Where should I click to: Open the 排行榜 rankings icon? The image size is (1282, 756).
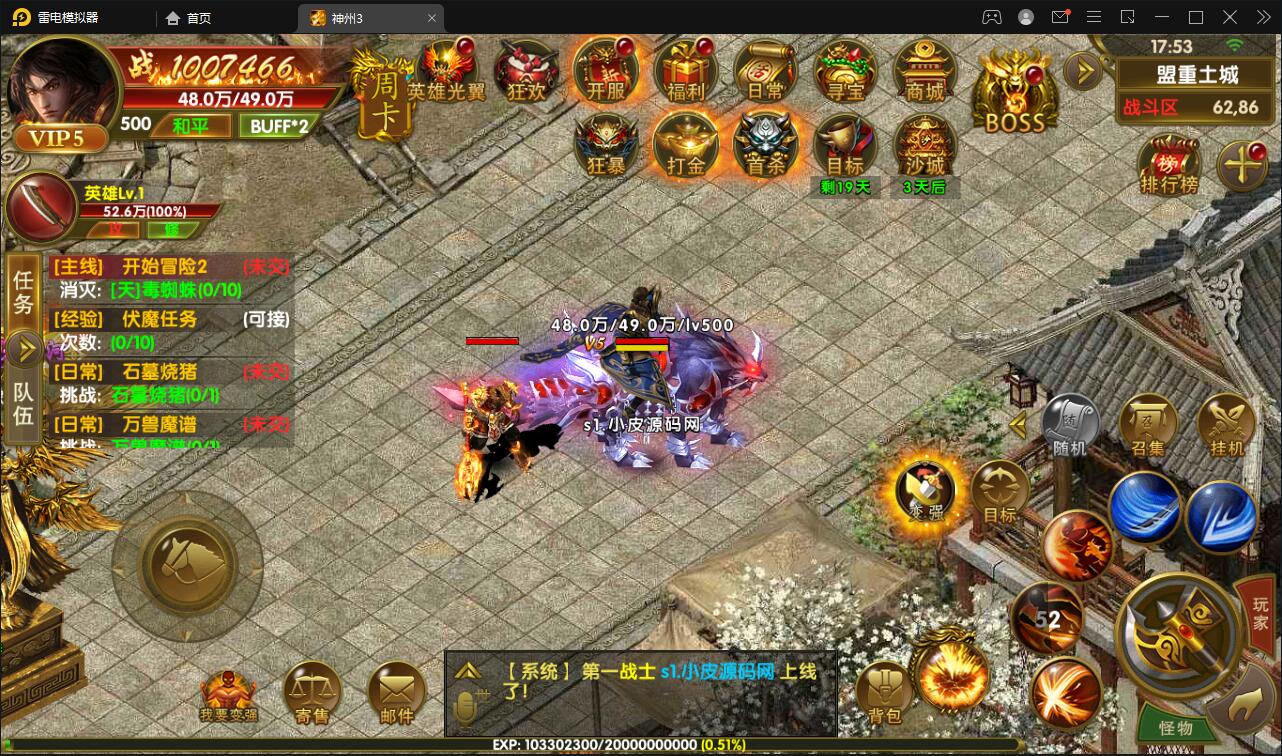1168,165
